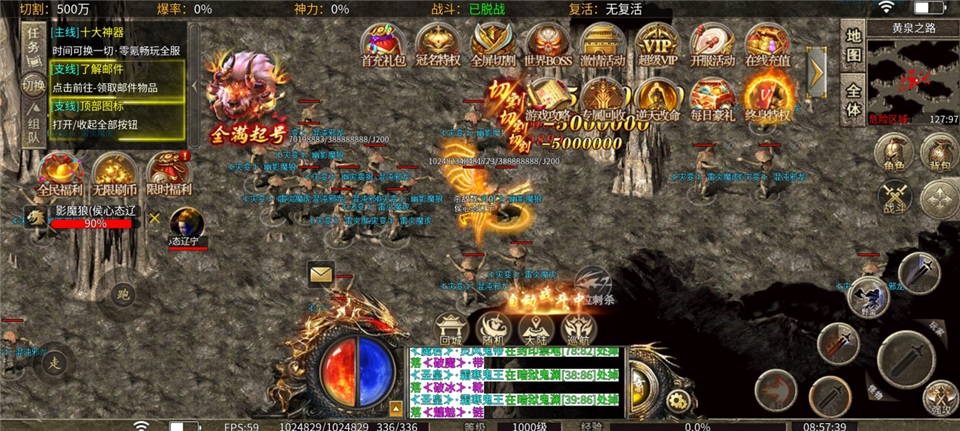
Task: Click the 地图 map button
Action: click(x=852, y=45)
